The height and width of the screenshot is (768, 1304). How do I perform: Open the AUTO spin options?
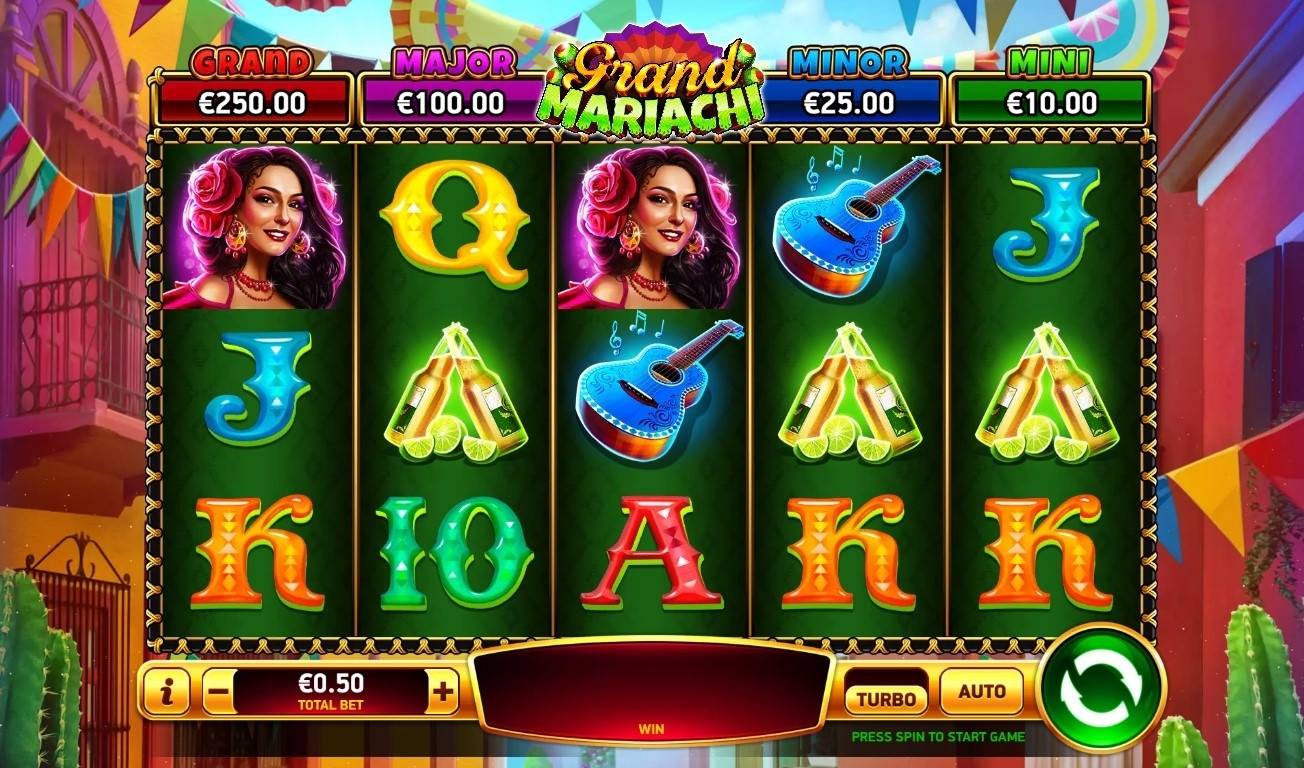click(981, 692)
